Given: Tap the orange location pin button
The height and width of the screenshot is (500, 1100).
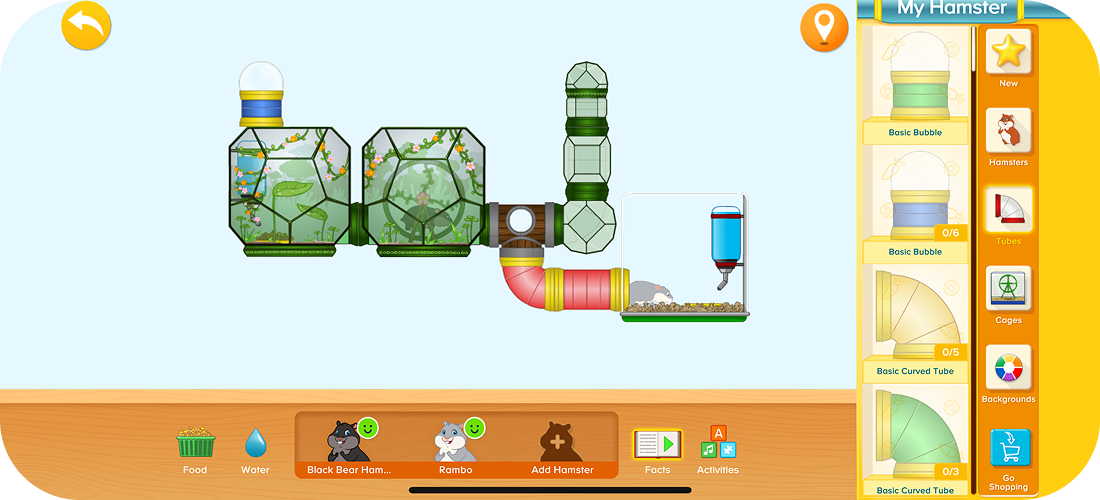Looking at the screenshot, I should [824, 27].
